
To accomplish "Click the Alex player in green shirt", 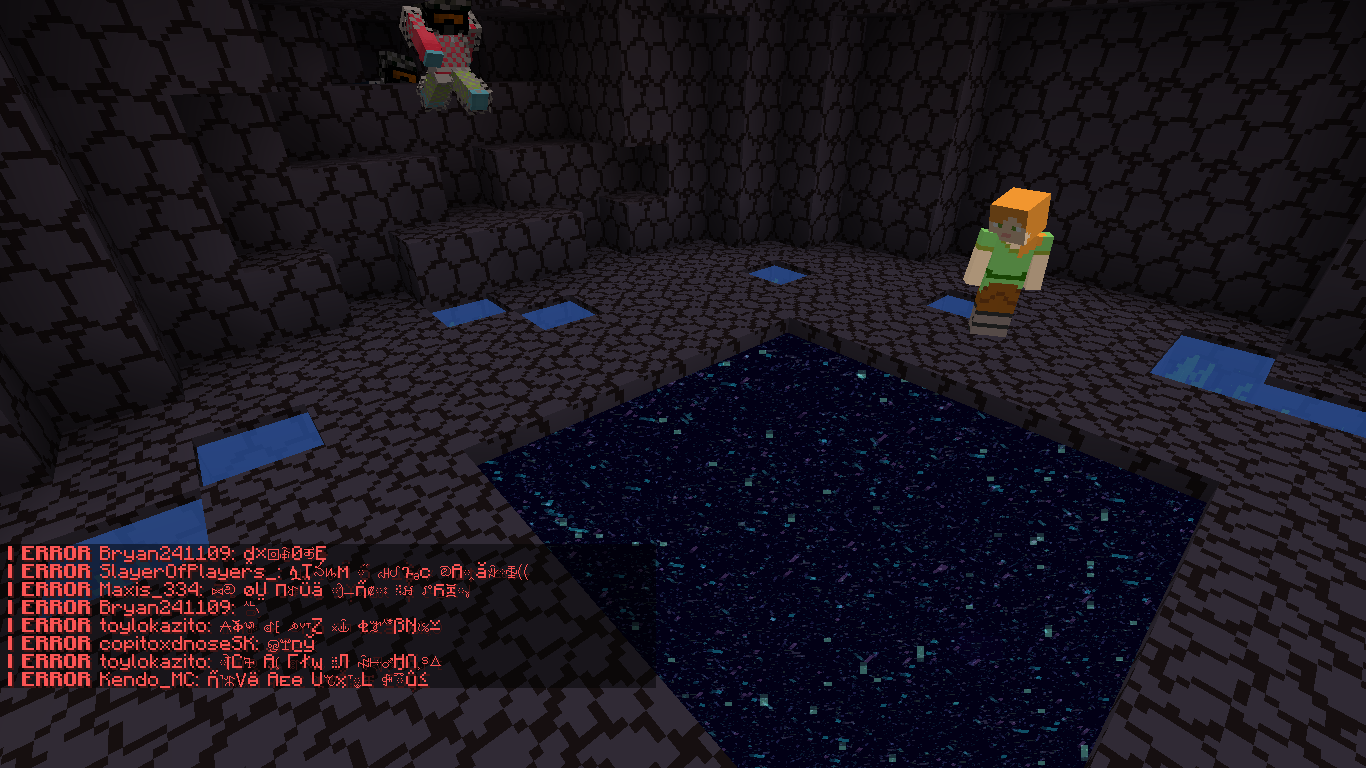I will pyautogui.click(x=1010, y=260).
